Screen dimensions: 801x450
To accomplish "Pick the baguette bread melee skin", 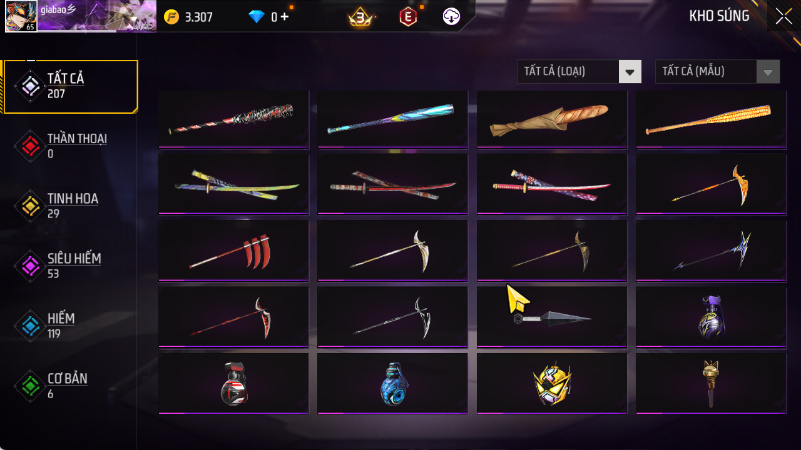I will (552, 119).
